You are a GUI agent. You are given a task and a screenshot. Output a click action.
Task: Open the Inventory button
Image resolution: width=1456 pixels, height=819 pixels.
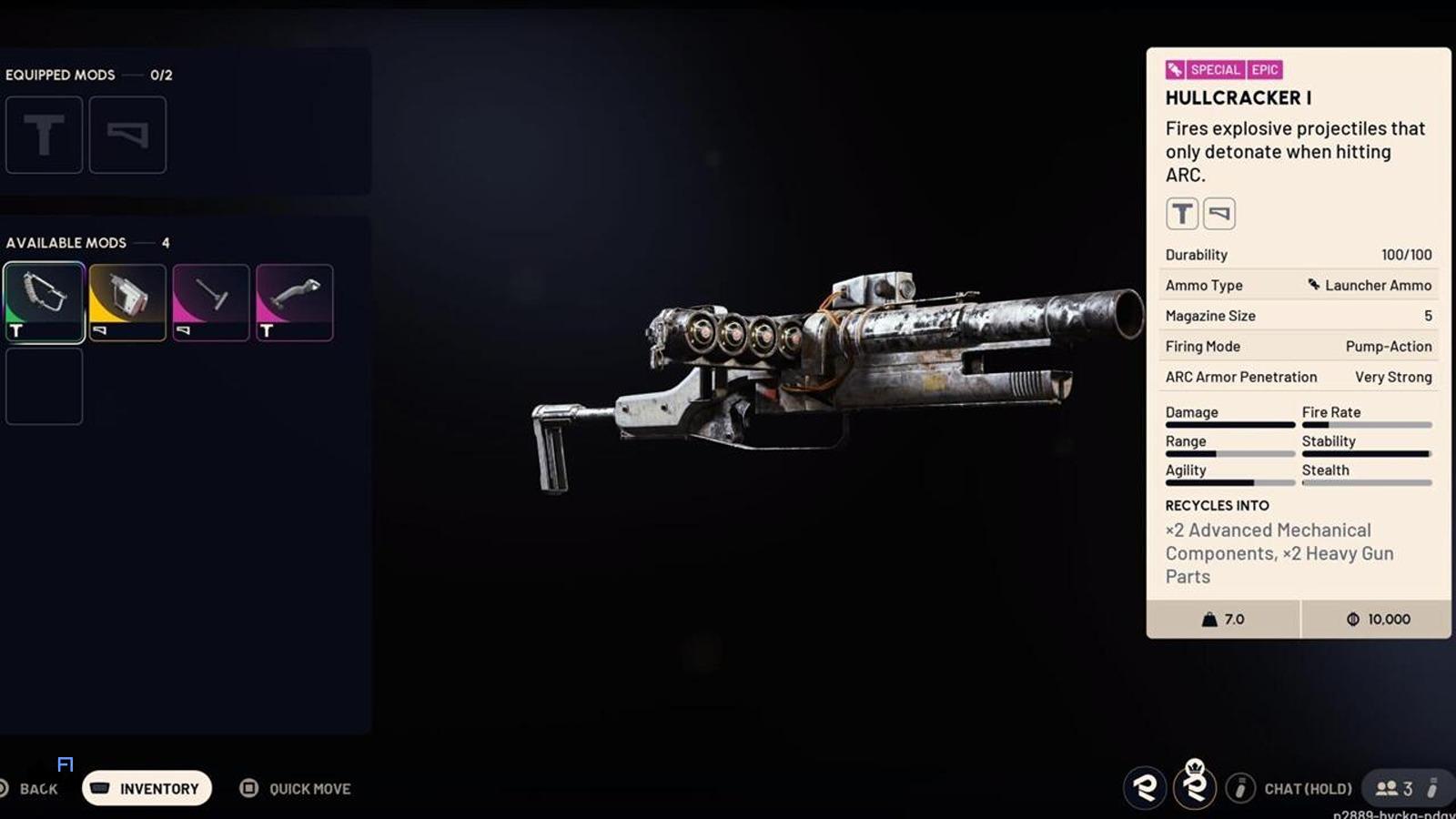click(147, 788)
